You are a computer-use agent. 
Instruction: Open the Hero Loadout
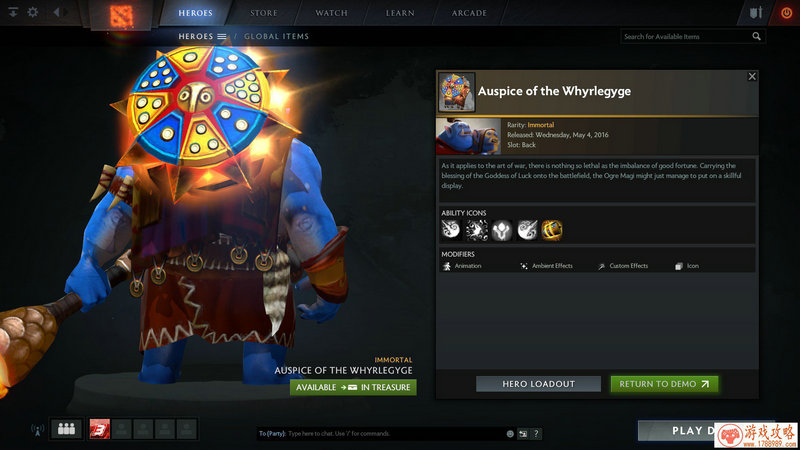[x=538, y=384]
